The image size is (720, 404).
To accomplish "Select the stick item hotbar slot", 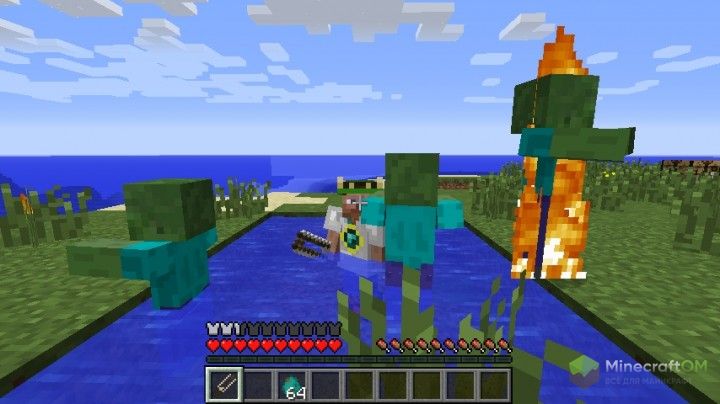I will tap(224, 384).
